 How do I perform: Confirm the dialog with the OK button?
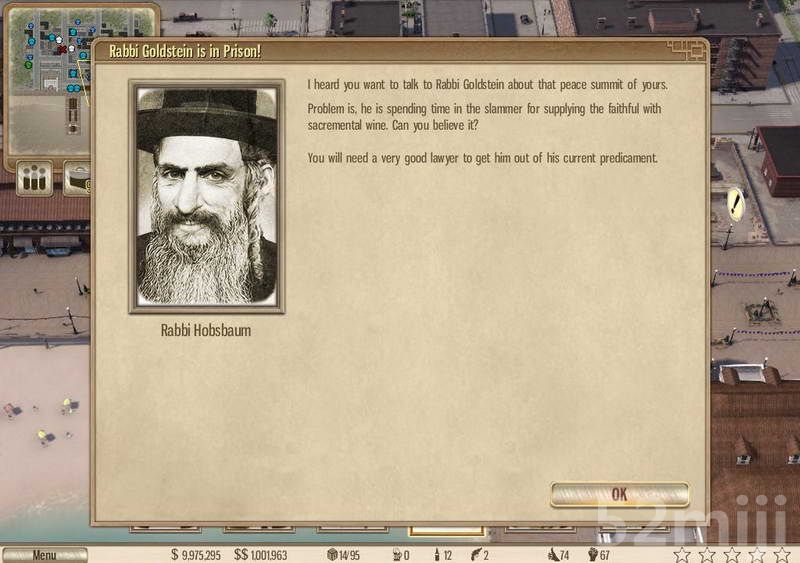[x=619, y=494]
